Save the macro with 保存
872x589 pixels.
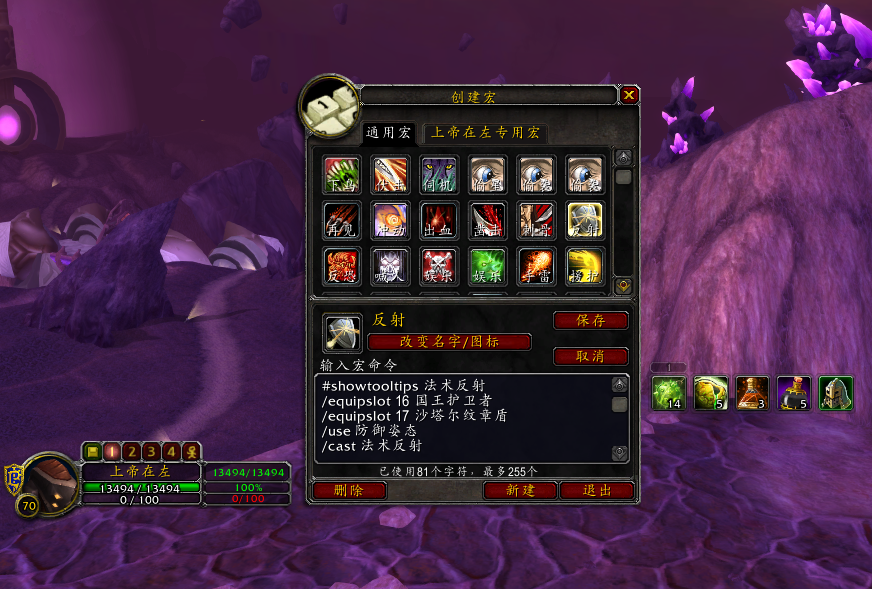click(590, 321)
